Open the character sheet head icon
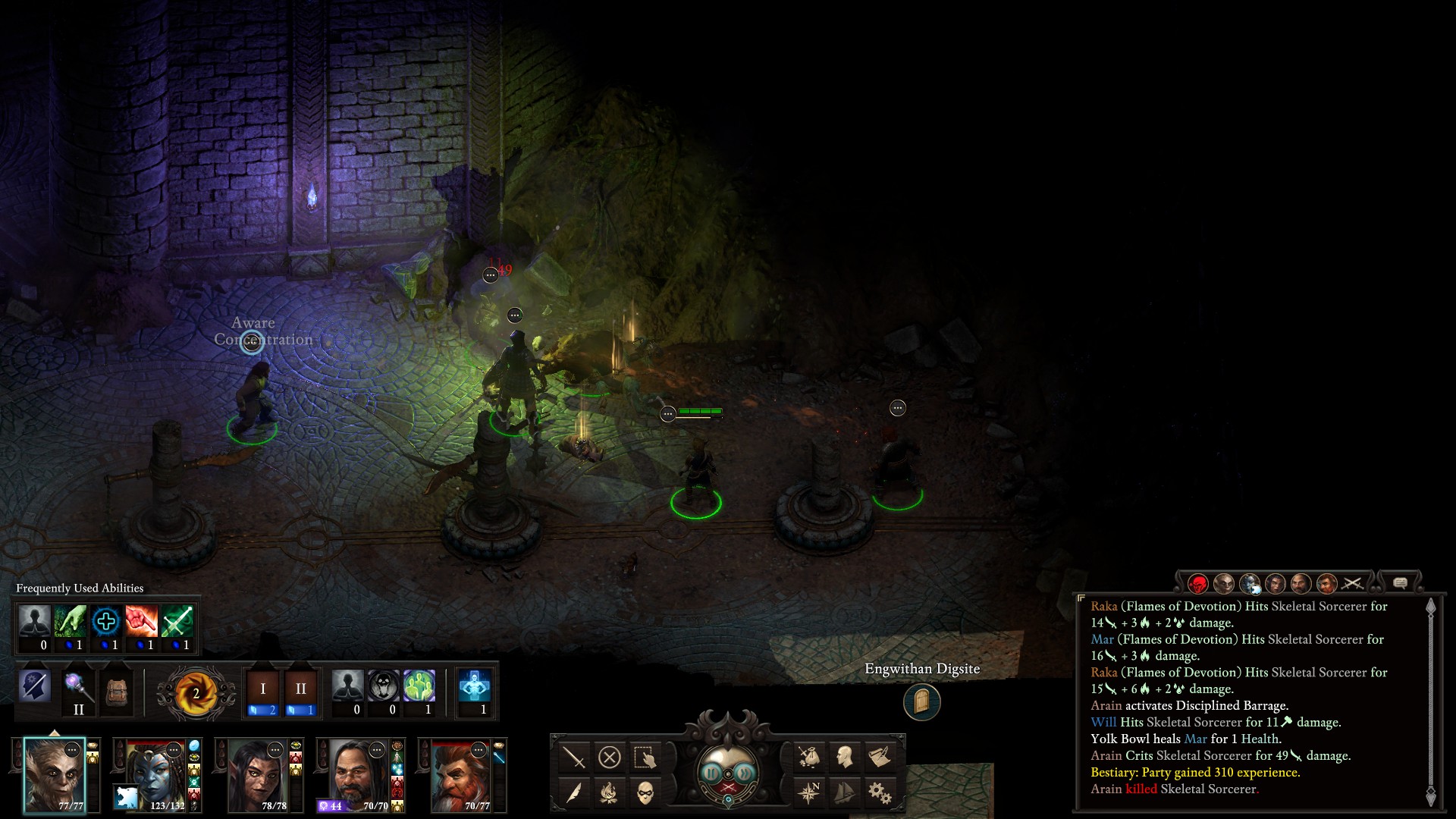Image resolution: width=1456 pixels, height=819 pixels. [844, 757]
